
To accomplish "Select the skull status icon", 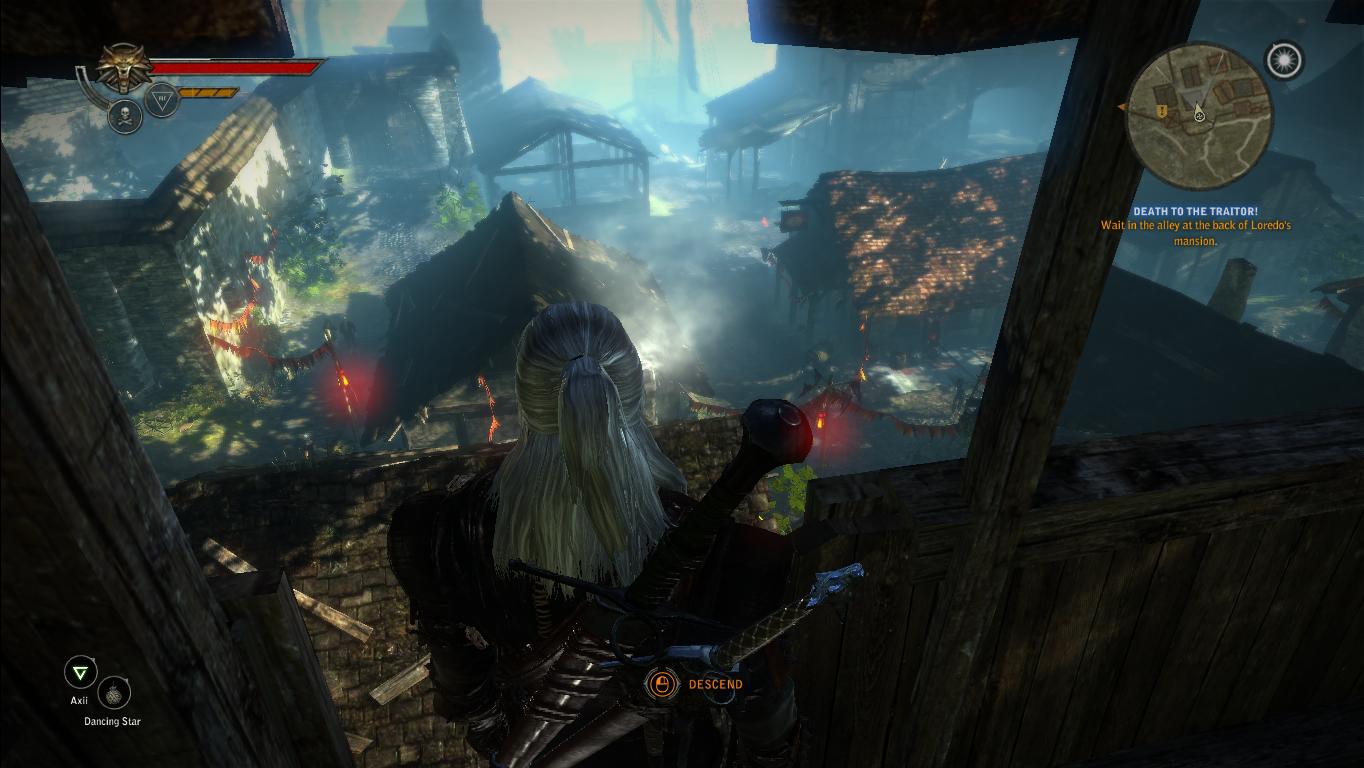I will (x=125, y=115).
